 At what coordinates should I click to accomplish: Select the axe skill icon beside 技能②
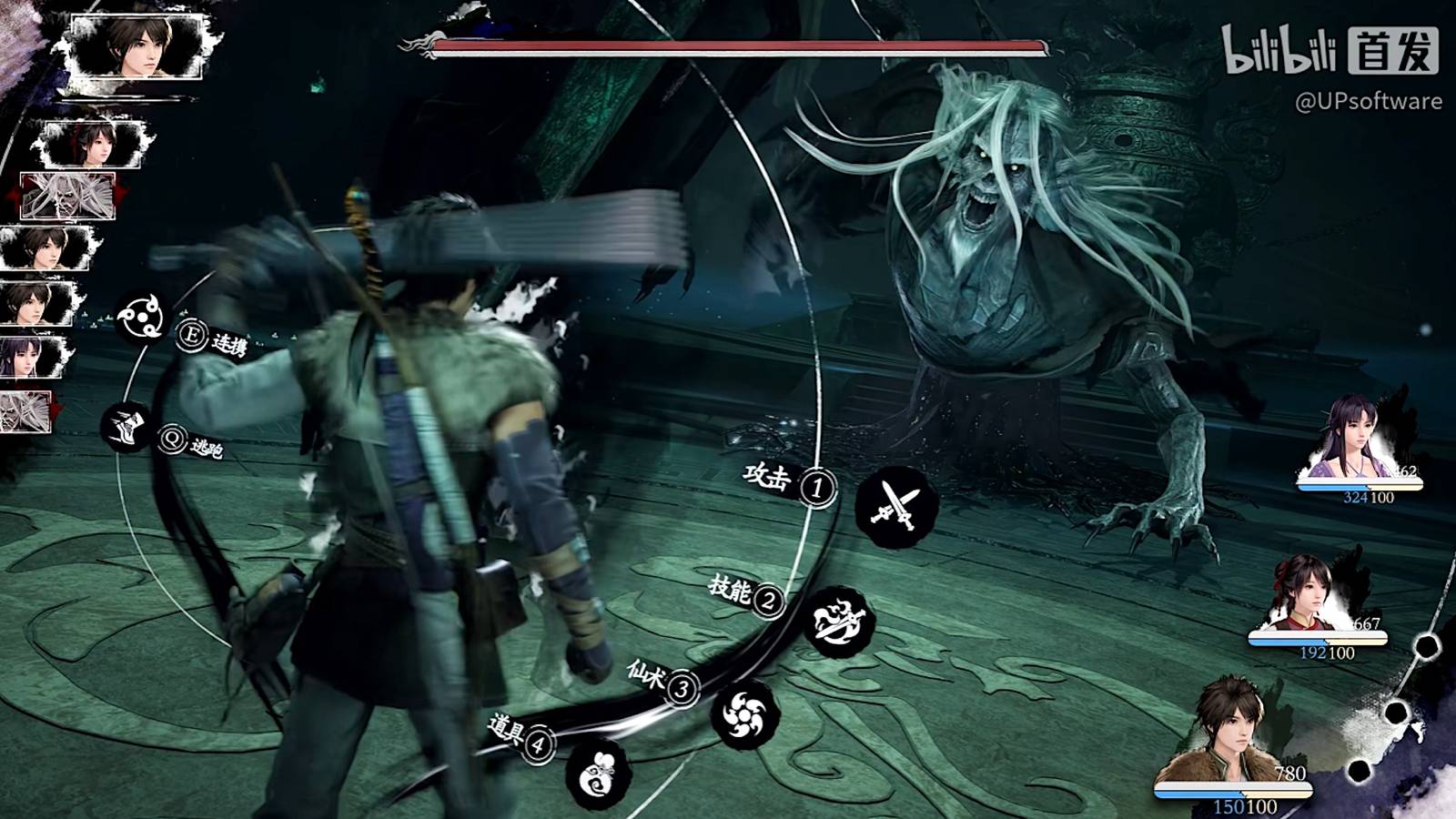[x=839, y=620]
